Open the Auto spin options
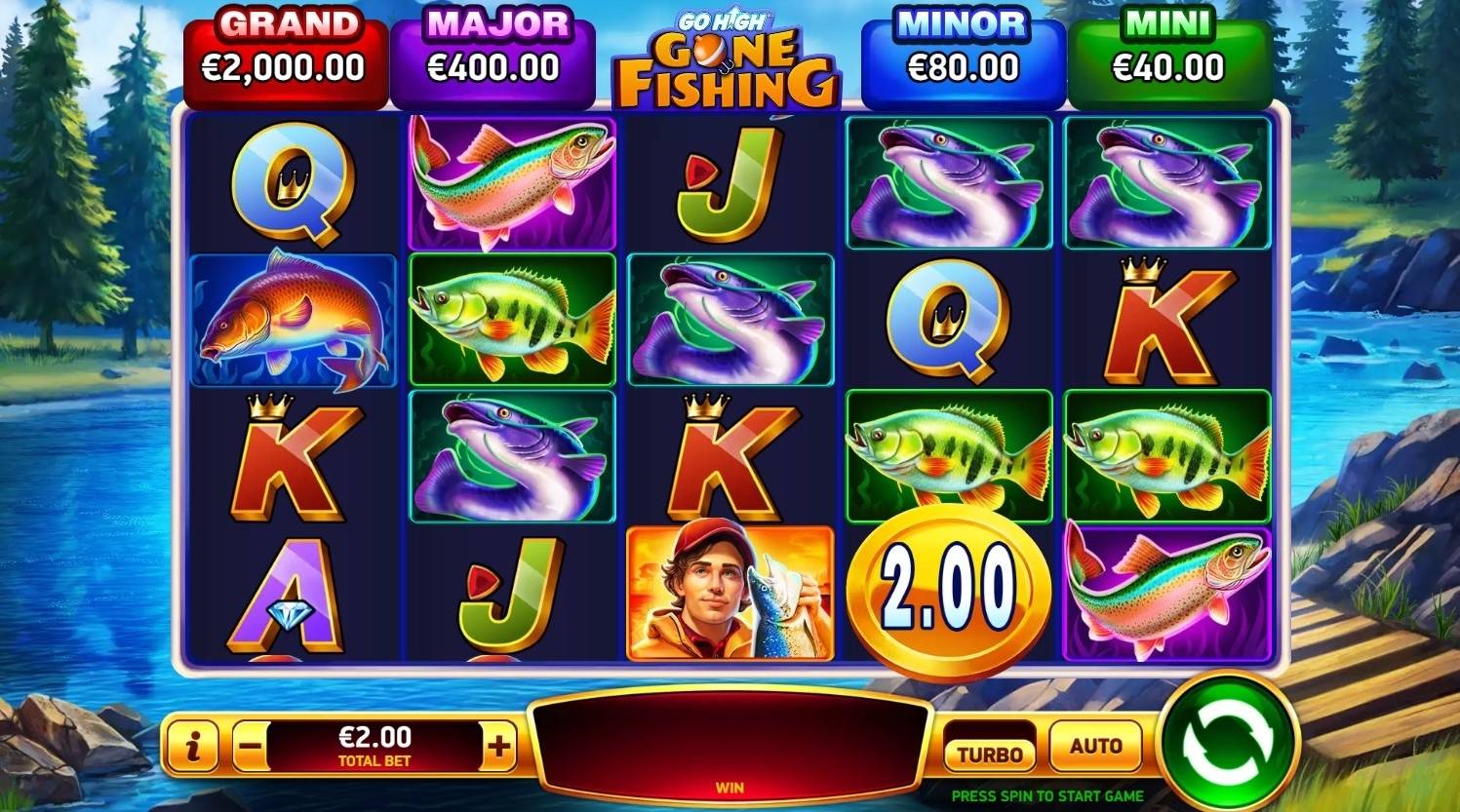Screen dimensions: 1460x812 pyautogui.click(x=1095, y=747)
